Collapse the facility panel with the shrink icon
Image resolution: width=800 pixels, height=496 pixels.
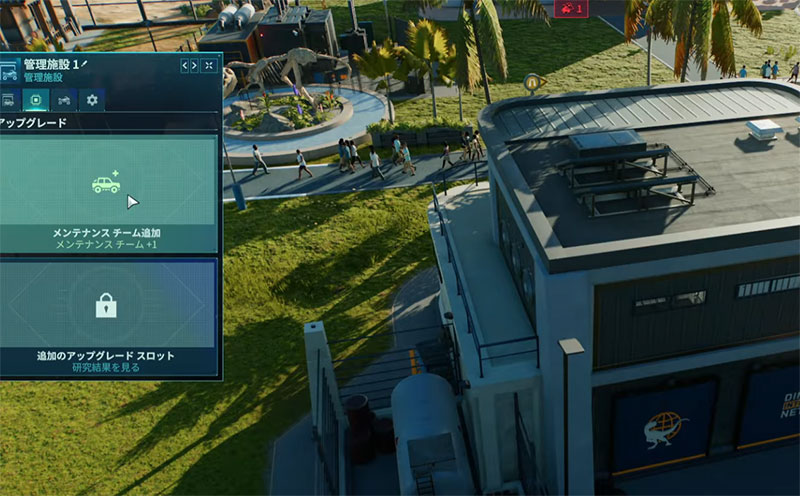coord(209,66)
